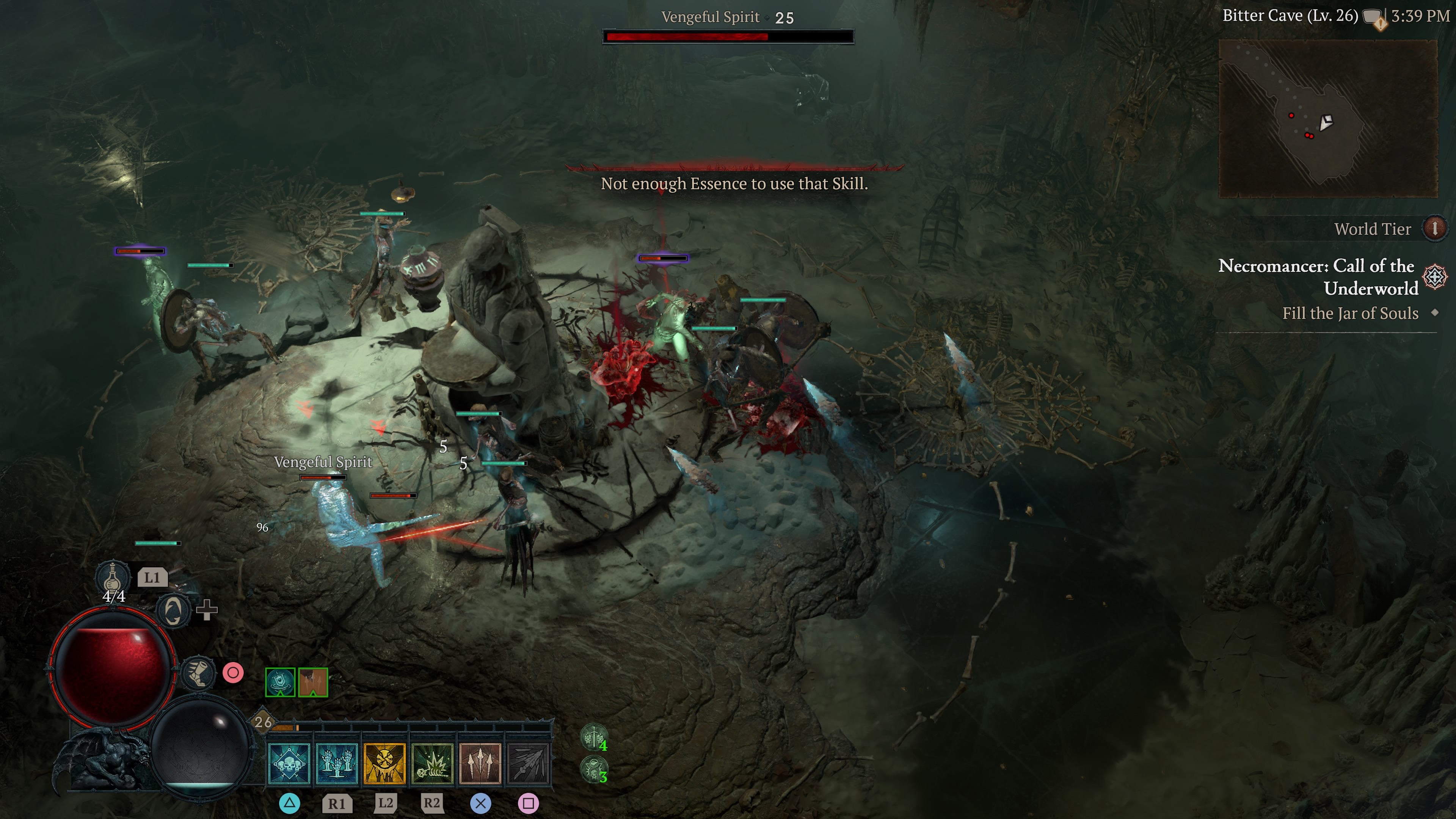Select the Necromancer quest emblem icon
Image resolution: width=1456 pixels, height=819 pixels.
tap(1434, 277)
